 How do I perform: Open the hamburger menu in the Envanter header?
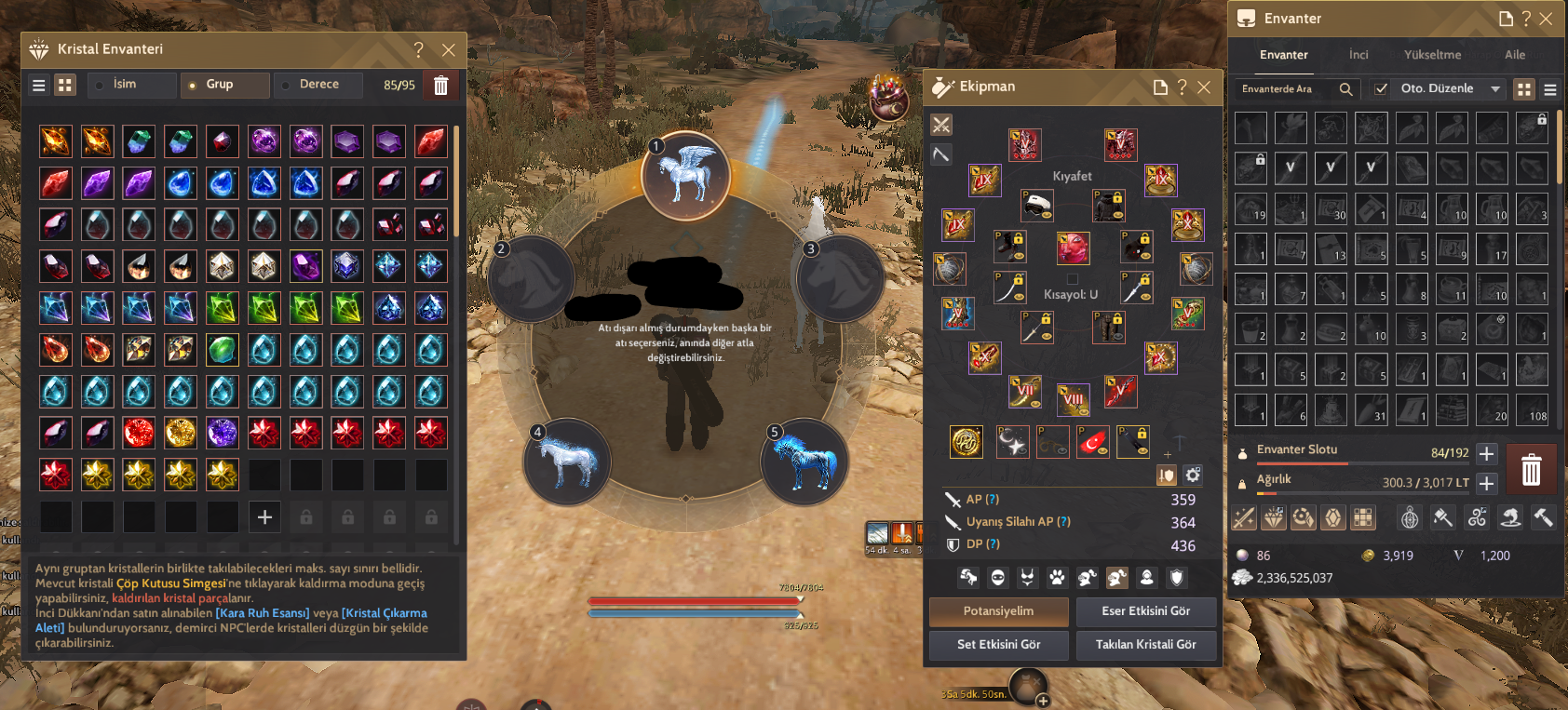pyautogui.click(x=1550, y=88)
